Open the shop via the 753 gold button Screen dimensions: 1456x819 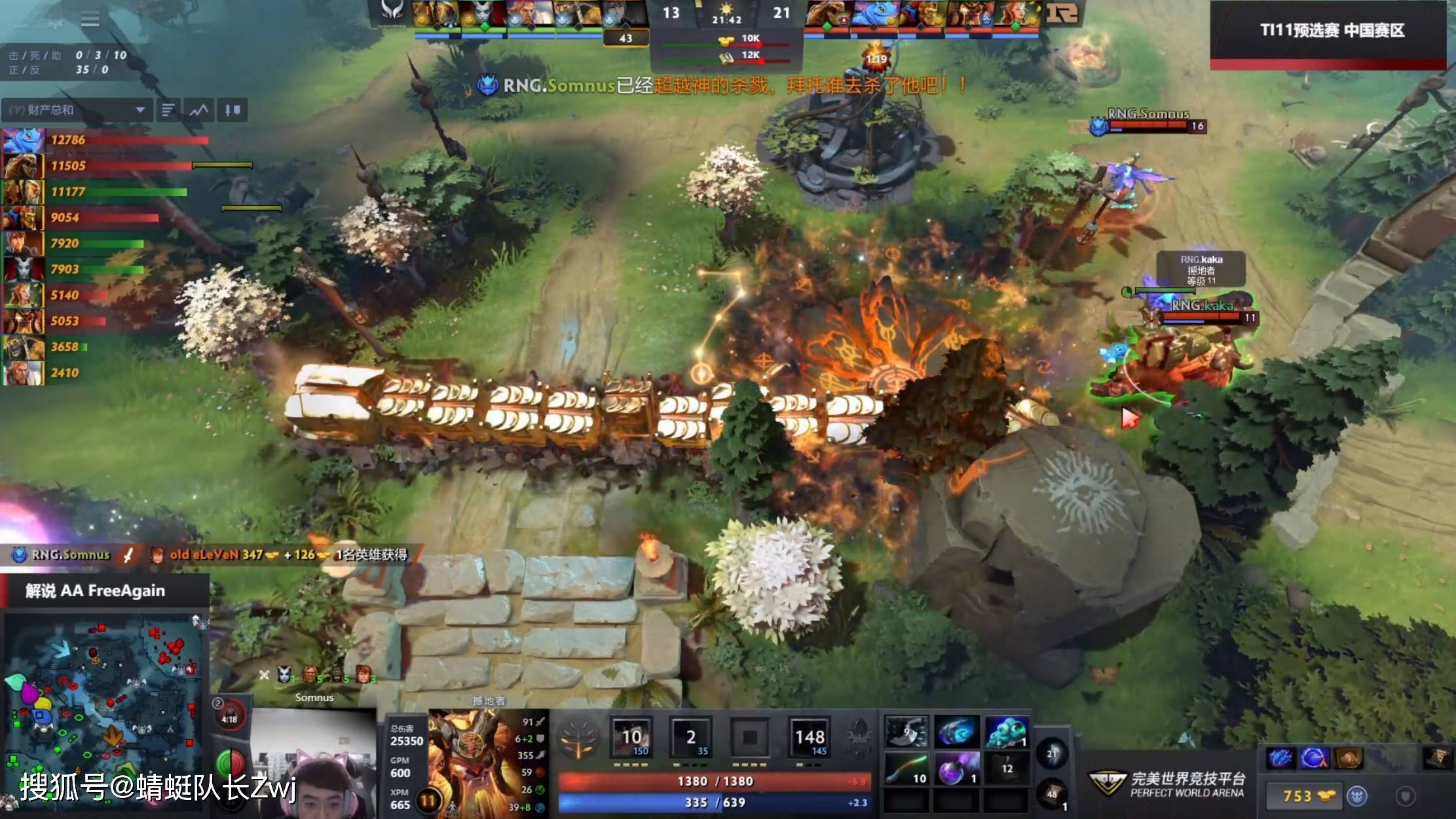[1302, 796]
